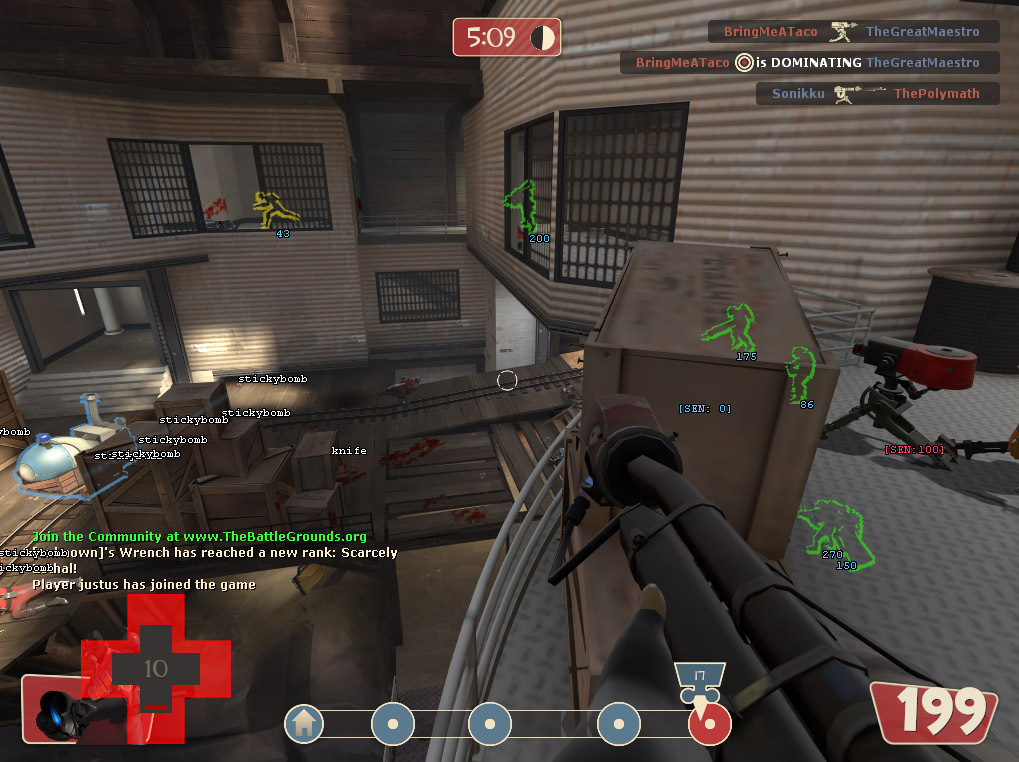Click the BringMeATaco is DOMINATING notice
Screen dimensions: 1019x762
coord(809,63)
